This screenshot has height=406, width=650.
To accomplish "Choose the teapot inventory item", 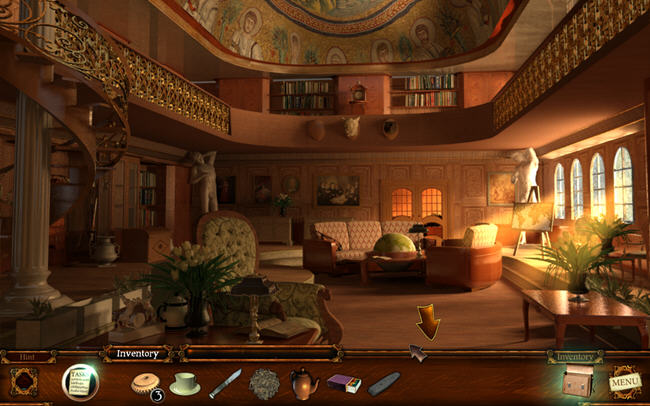I will pyautogui.click(x=304, y=383).
